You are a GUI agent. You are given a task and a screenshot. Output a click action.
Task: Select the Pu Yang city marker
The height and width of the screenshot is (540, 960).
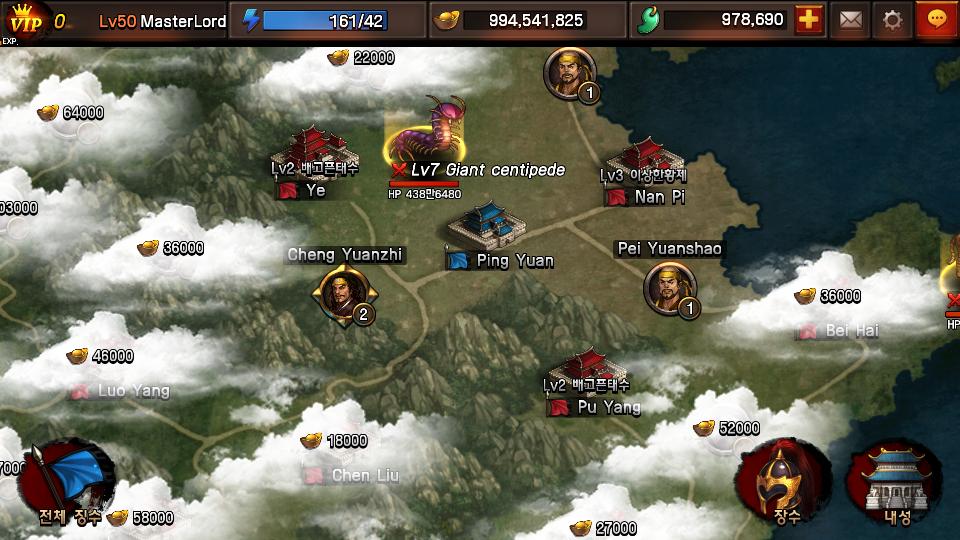coord(592,375)
